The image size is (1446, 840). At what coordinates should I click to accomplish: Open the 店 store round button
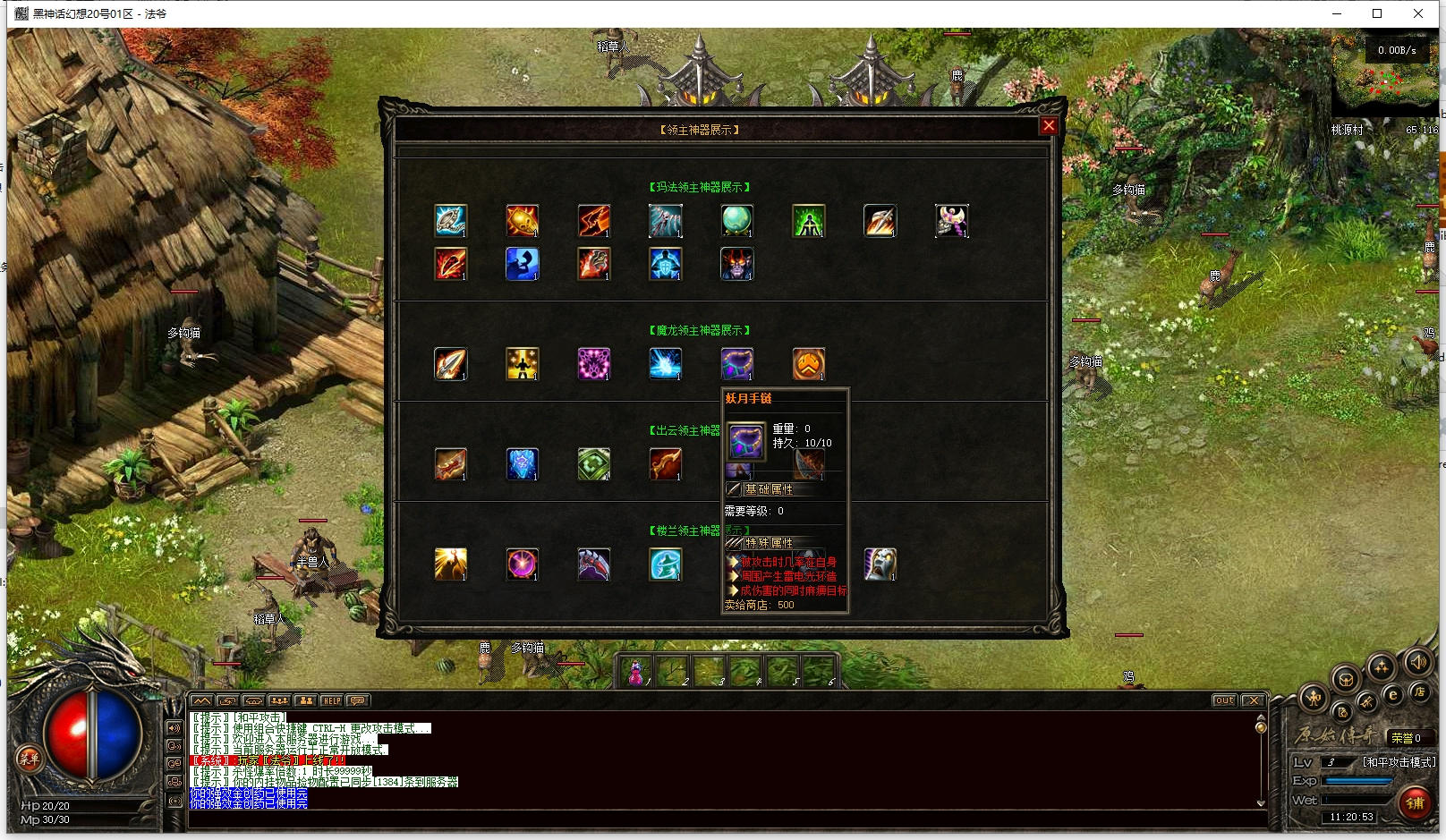coord(1419,692)
